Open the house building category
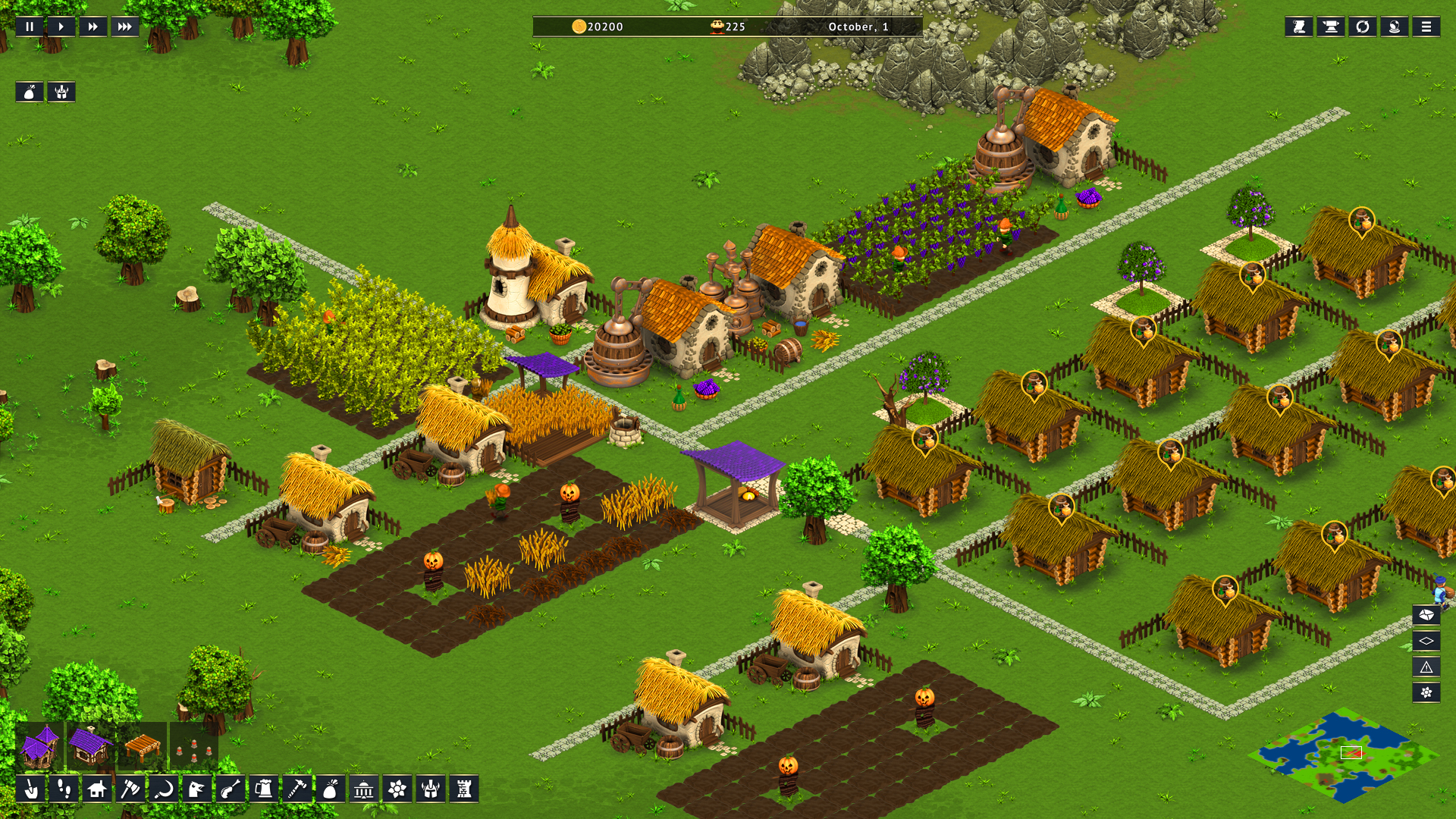This screenshot has height=819, width=1456. [x=97, y=789]
